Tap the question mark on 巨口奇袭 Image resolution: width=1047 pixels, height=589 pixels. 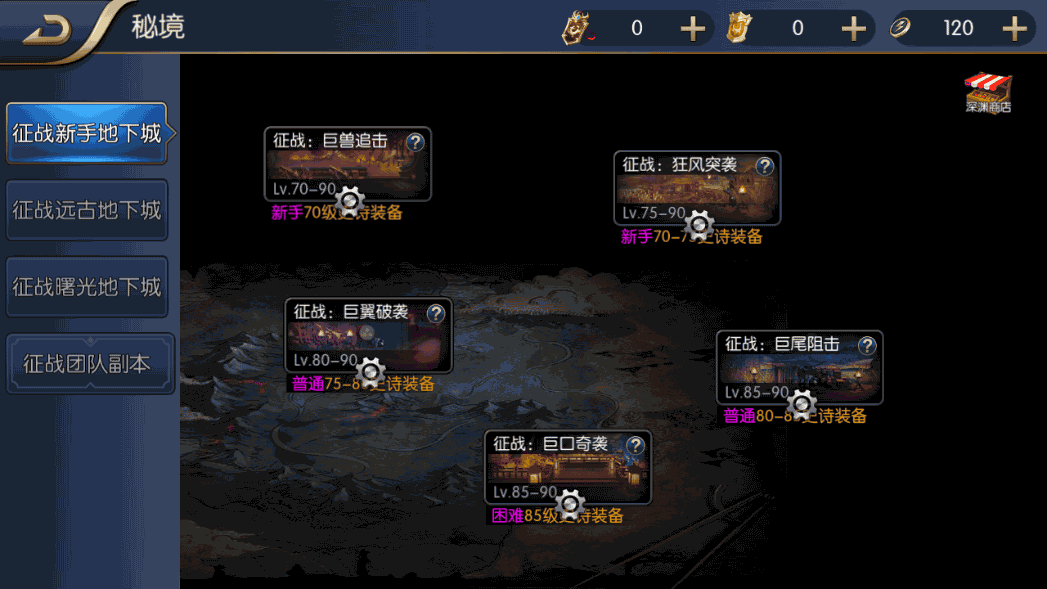(x=636, y=445)
